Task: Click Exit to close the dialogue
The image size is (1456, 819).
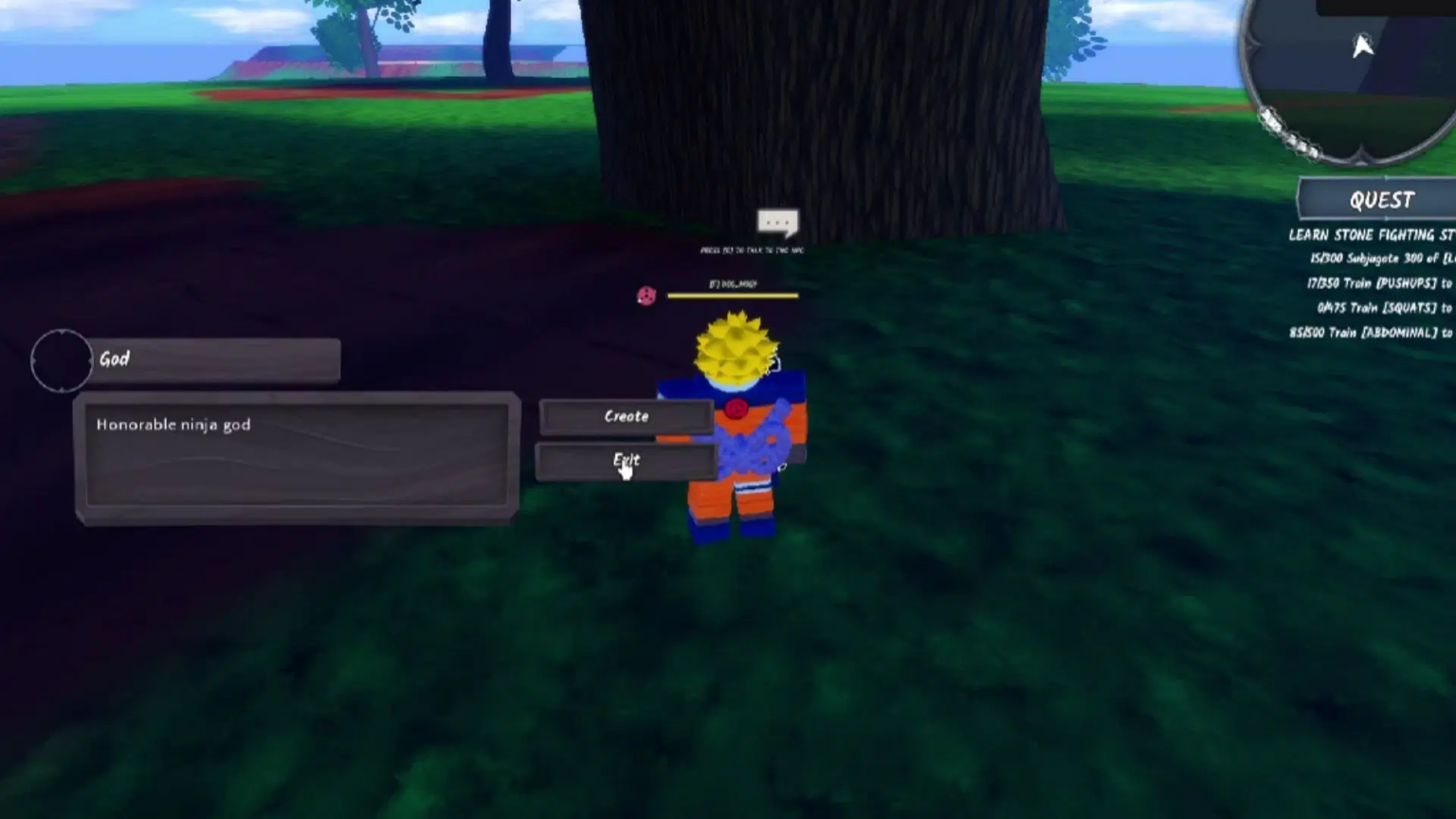Action: pyautogui.click(x=625, y=462)
